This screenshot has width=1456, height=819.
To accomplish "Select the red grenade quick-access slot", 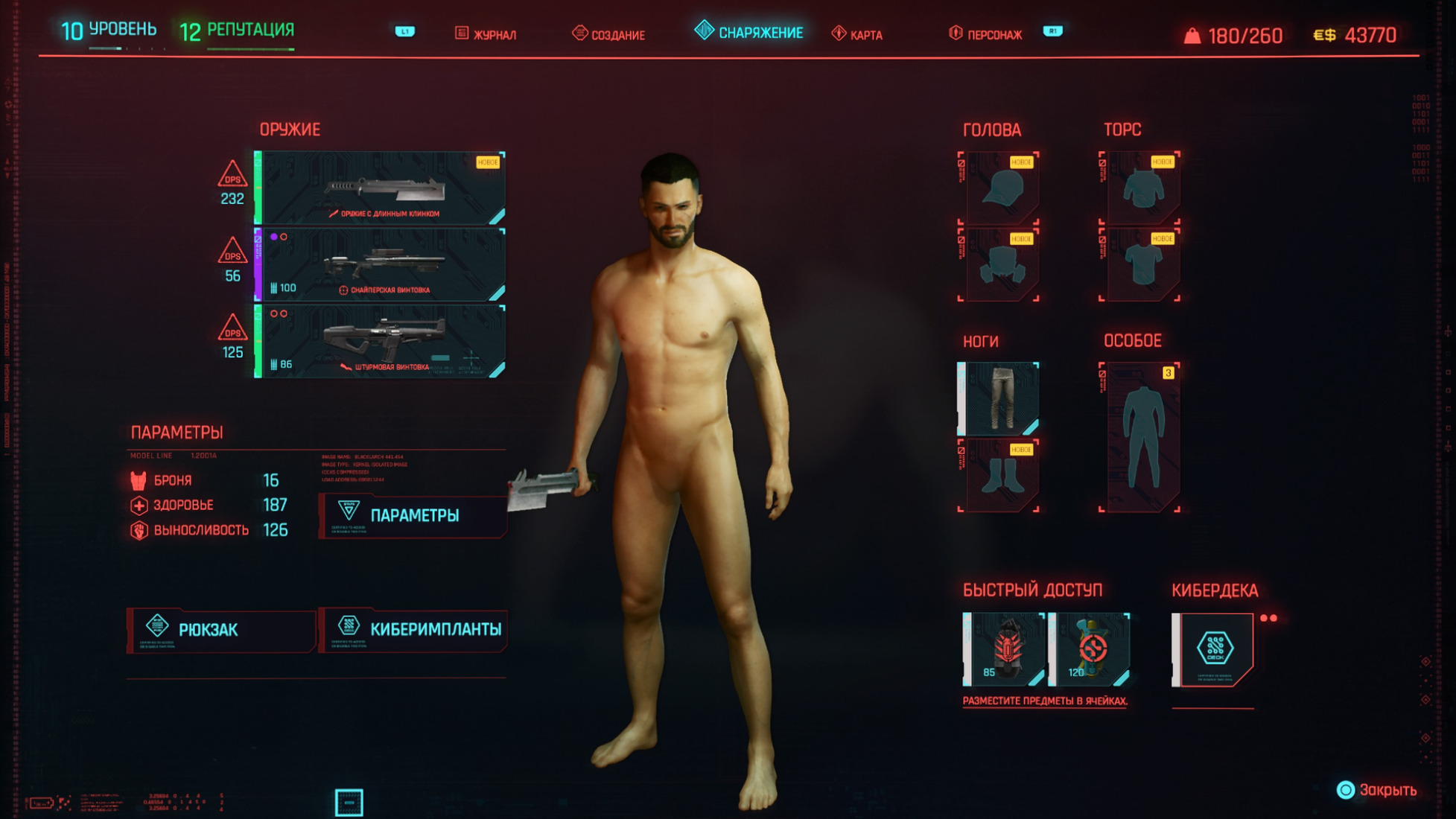I will click(x=1005, y=649).
